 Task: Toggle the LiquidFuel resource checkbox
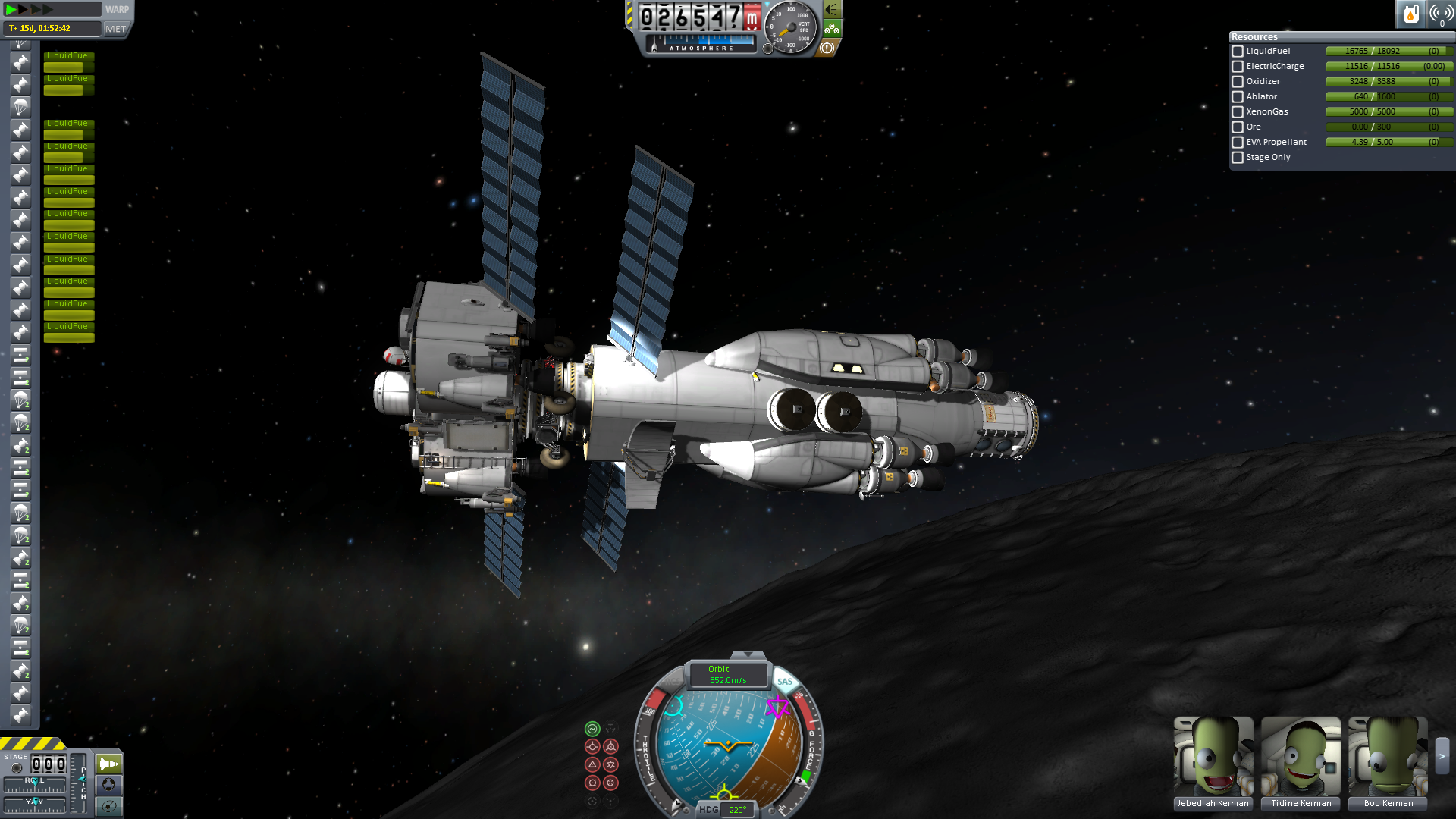(1238, 52)
